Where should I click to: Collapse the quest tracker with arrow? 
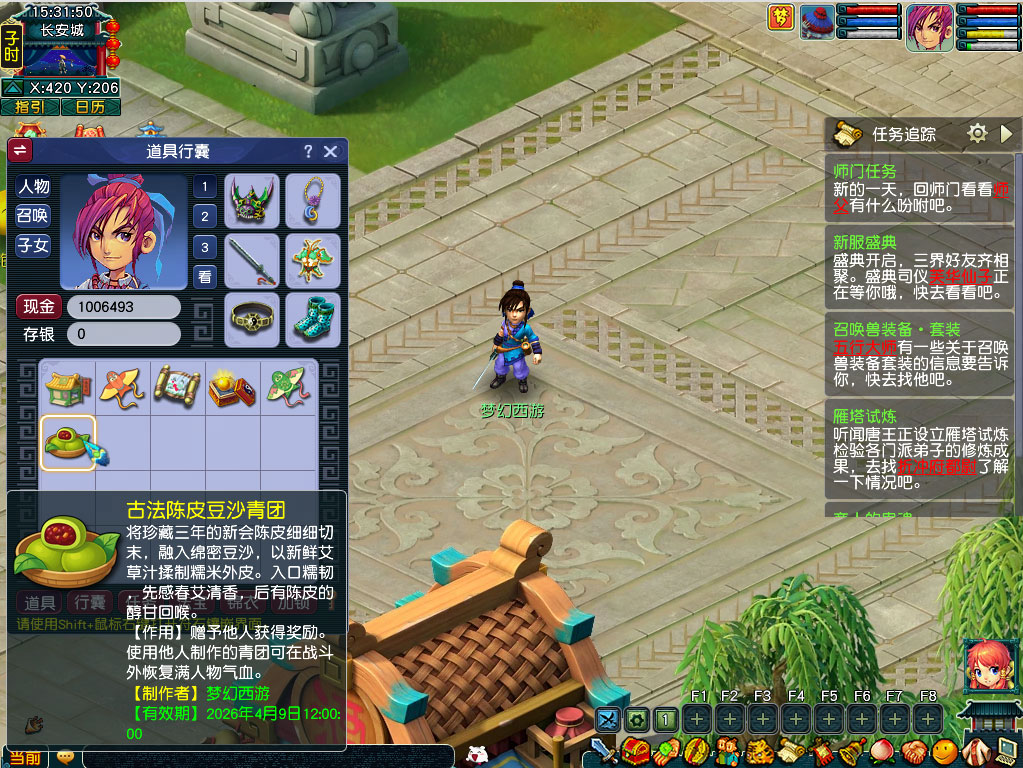1006,133
